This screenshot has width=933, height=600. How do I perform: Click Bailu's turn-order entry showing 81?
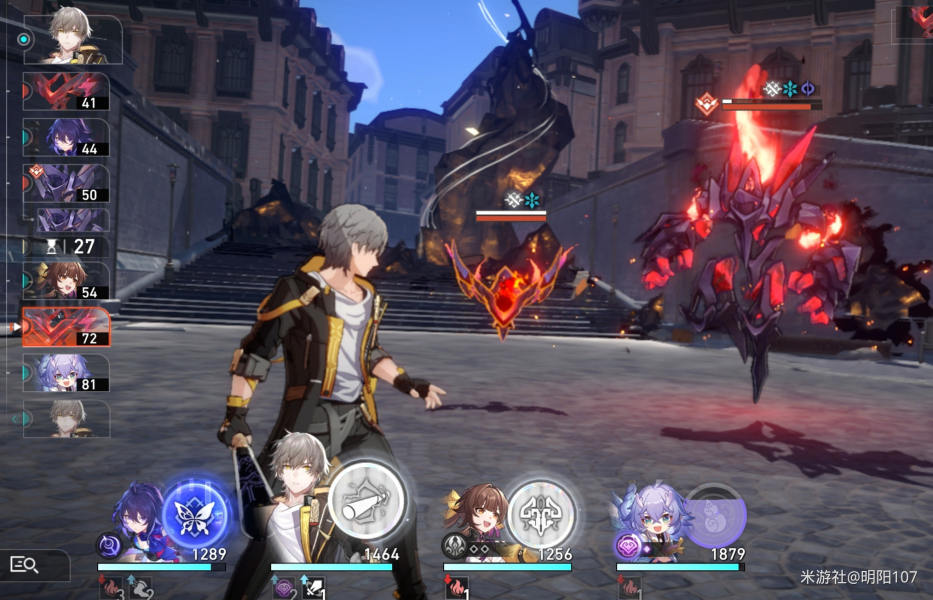66,372
